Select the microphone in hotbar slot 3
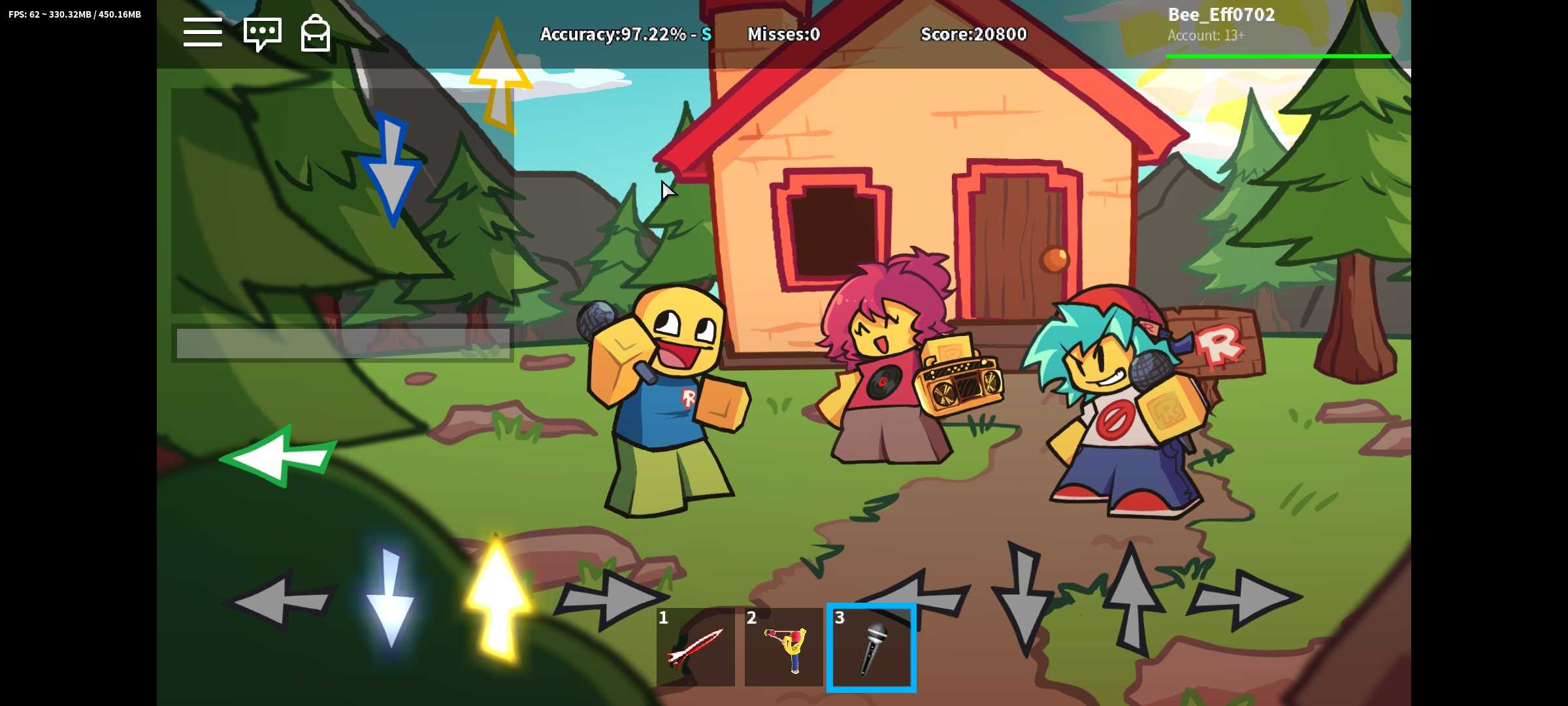The width and height of the screenshot is (1568, 706). tap(872, 647)
